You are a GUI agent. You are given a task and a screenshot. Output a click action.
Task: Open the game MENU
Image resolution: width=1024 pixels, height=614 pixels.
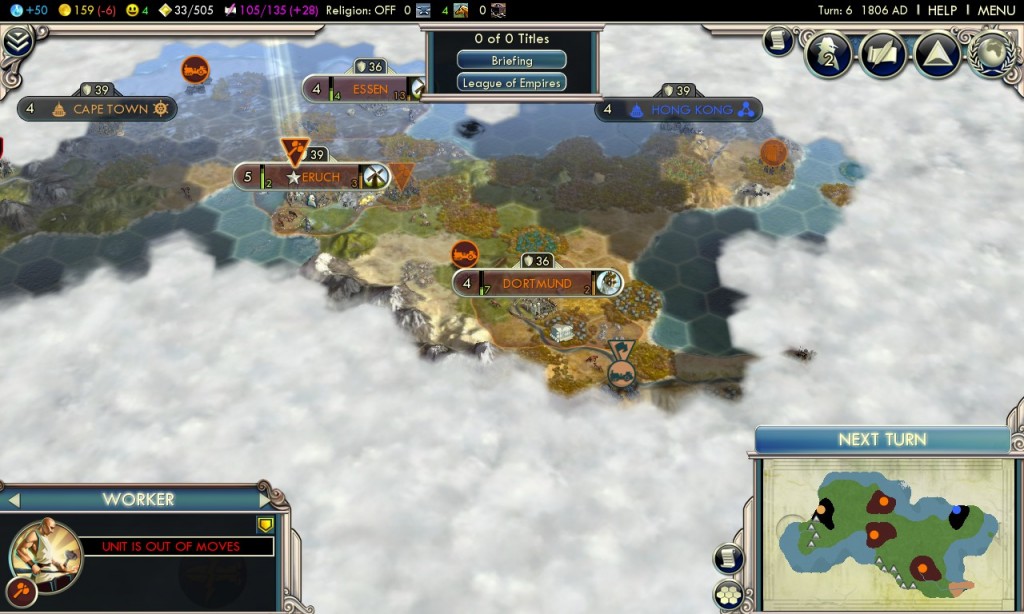click(x=996, y=10)
